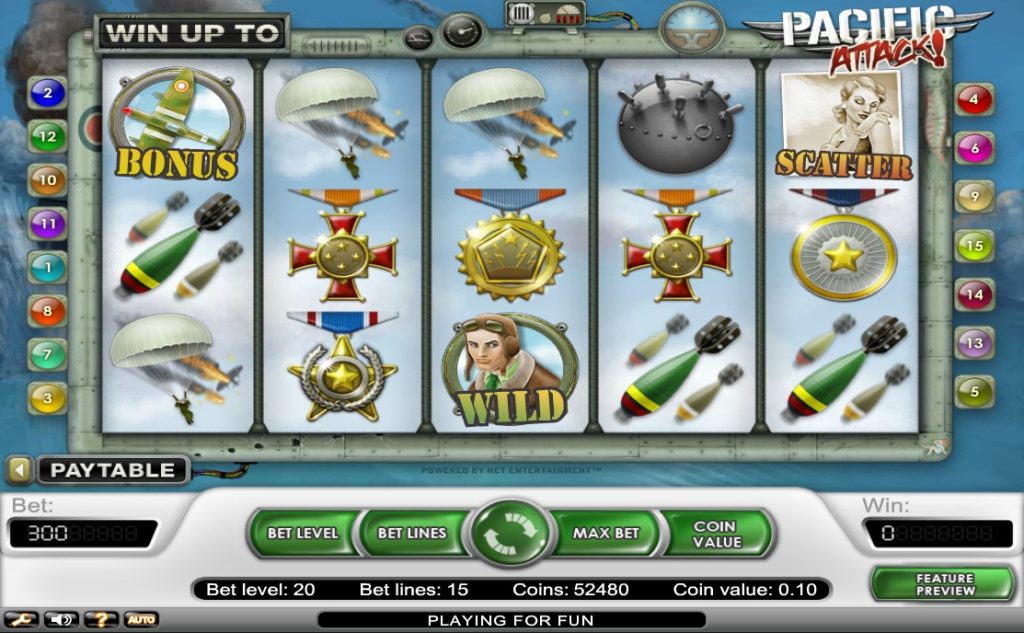
Task: Choose the bet line 13 marker
Action: coord(974,343)
